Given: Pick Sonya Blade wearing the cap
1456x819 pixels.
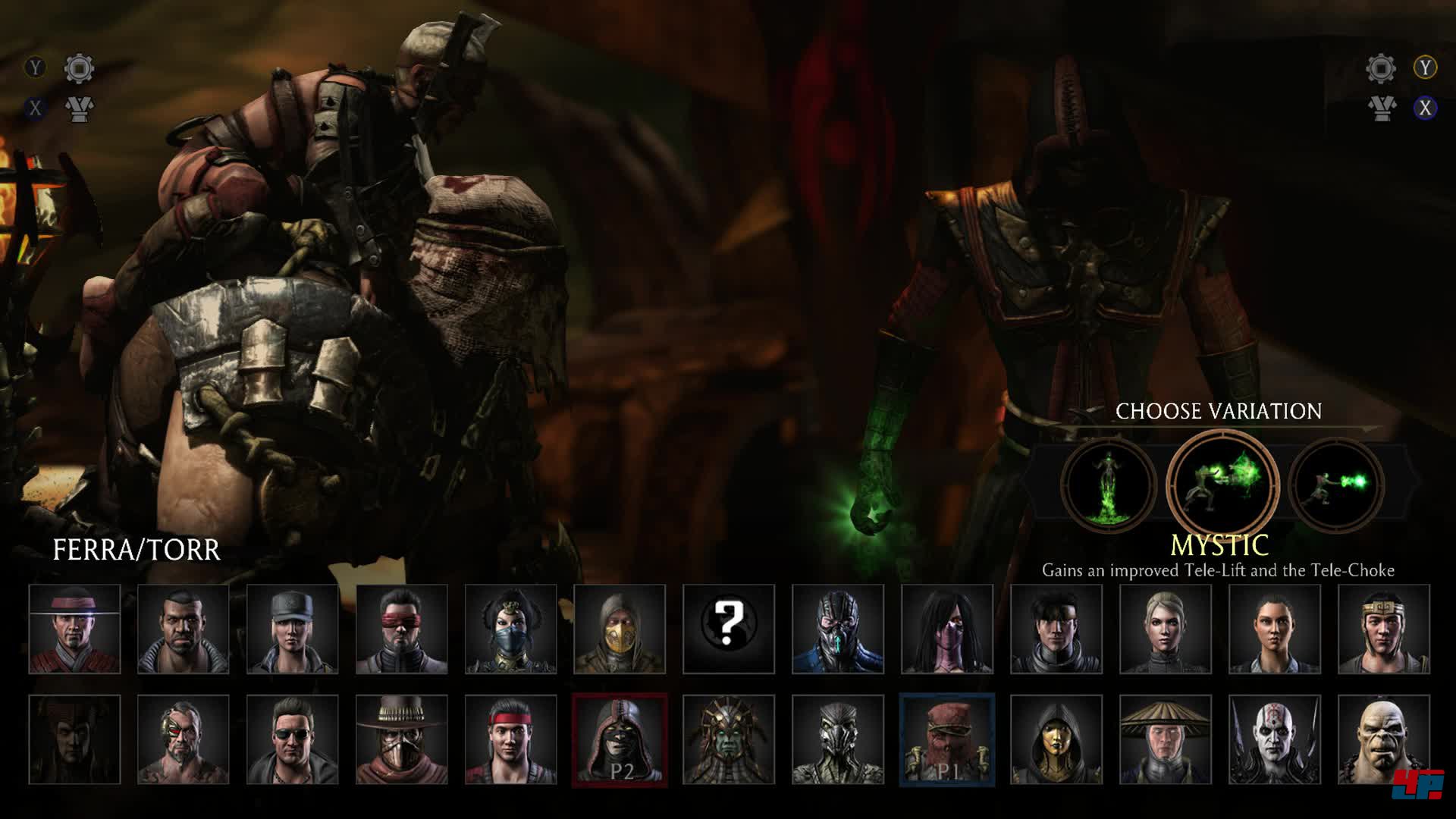Looking at the screenshot, I should click(x=292, y=629).
